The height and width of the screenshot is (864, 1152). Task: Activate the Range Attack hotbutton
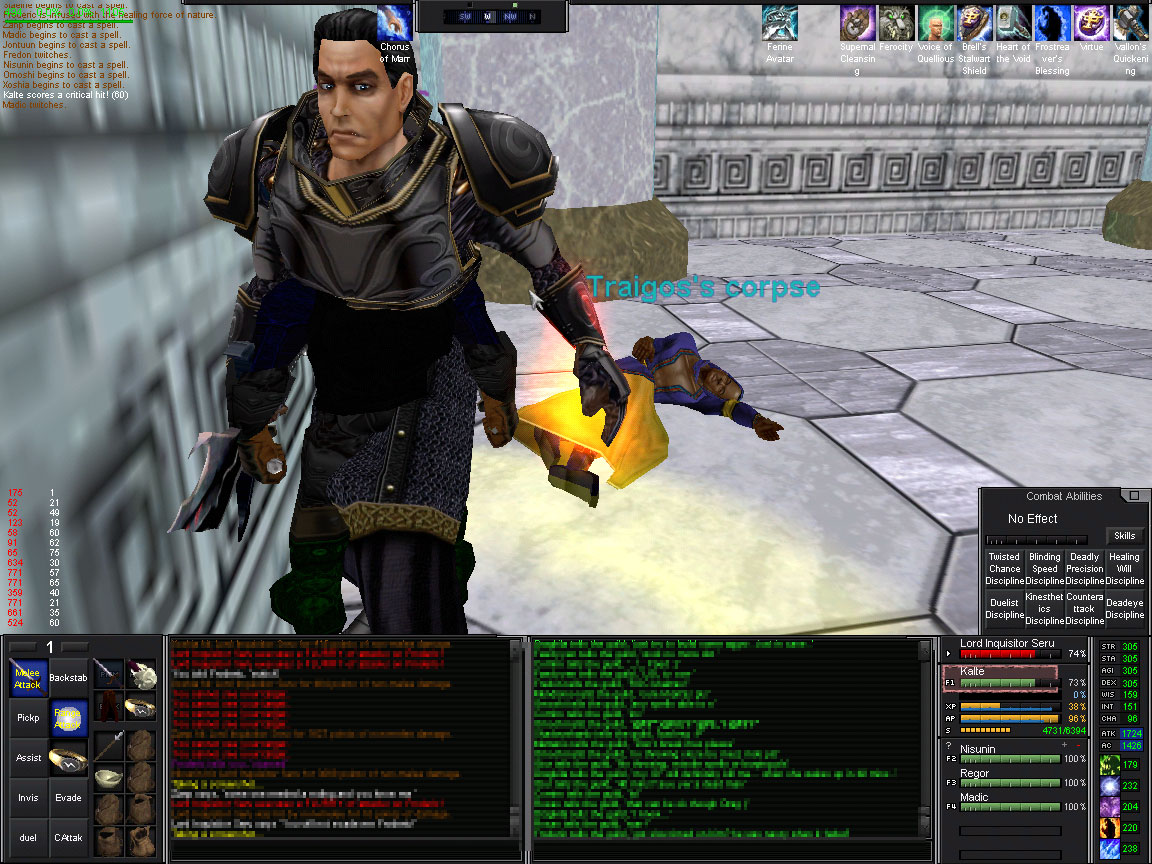pyautogui.click(x=68, y=717)
